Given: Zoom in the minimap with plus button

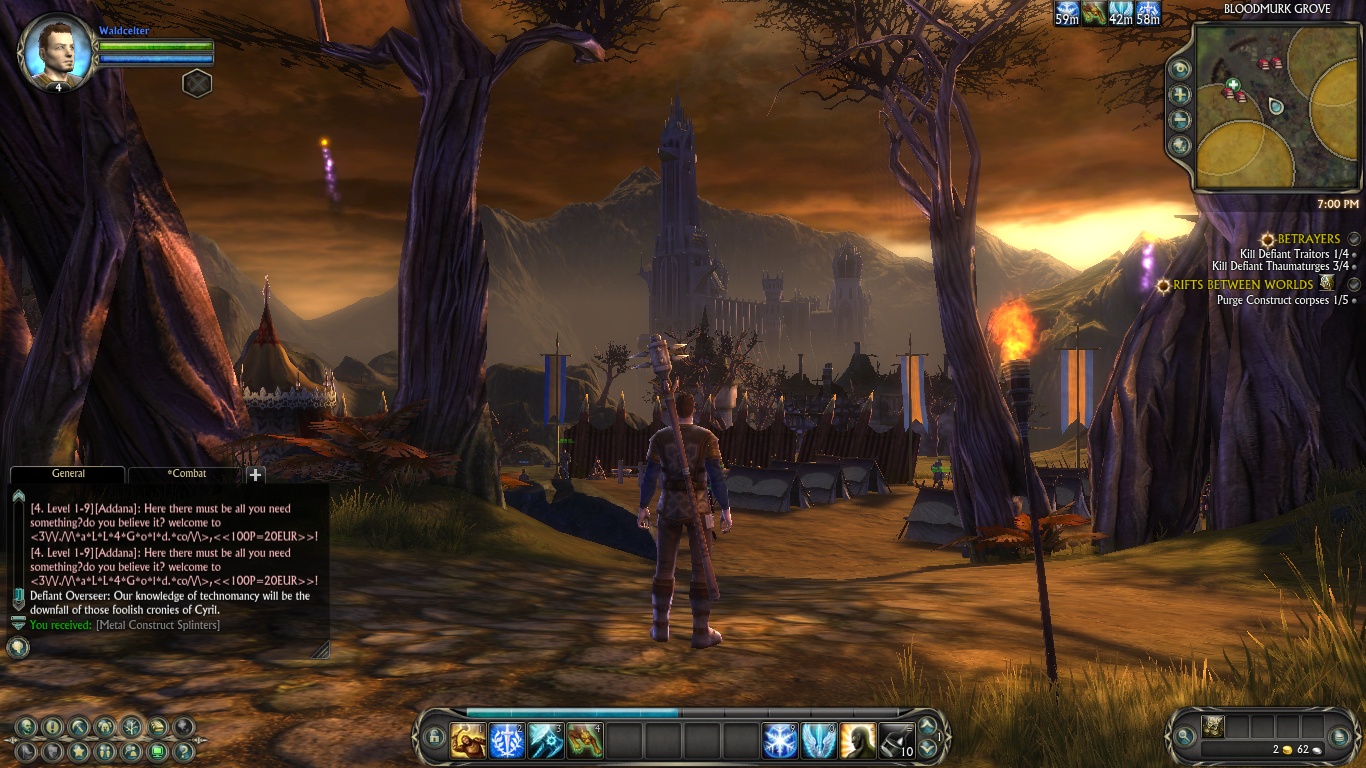Looking at the screenshot, I should click(x=1181, y=95).
